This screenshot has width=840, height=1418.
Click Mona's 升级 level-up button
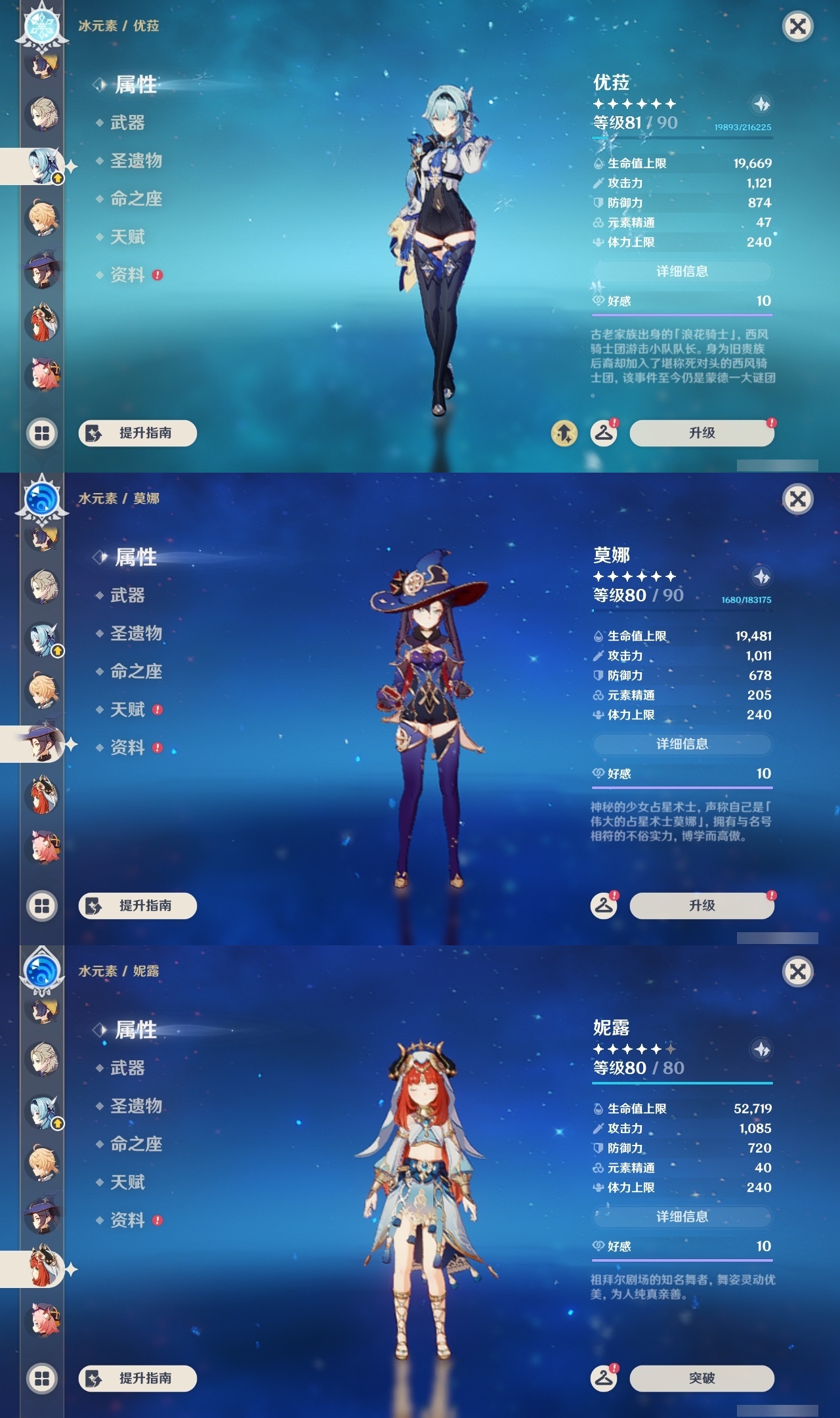coord(701,905)
